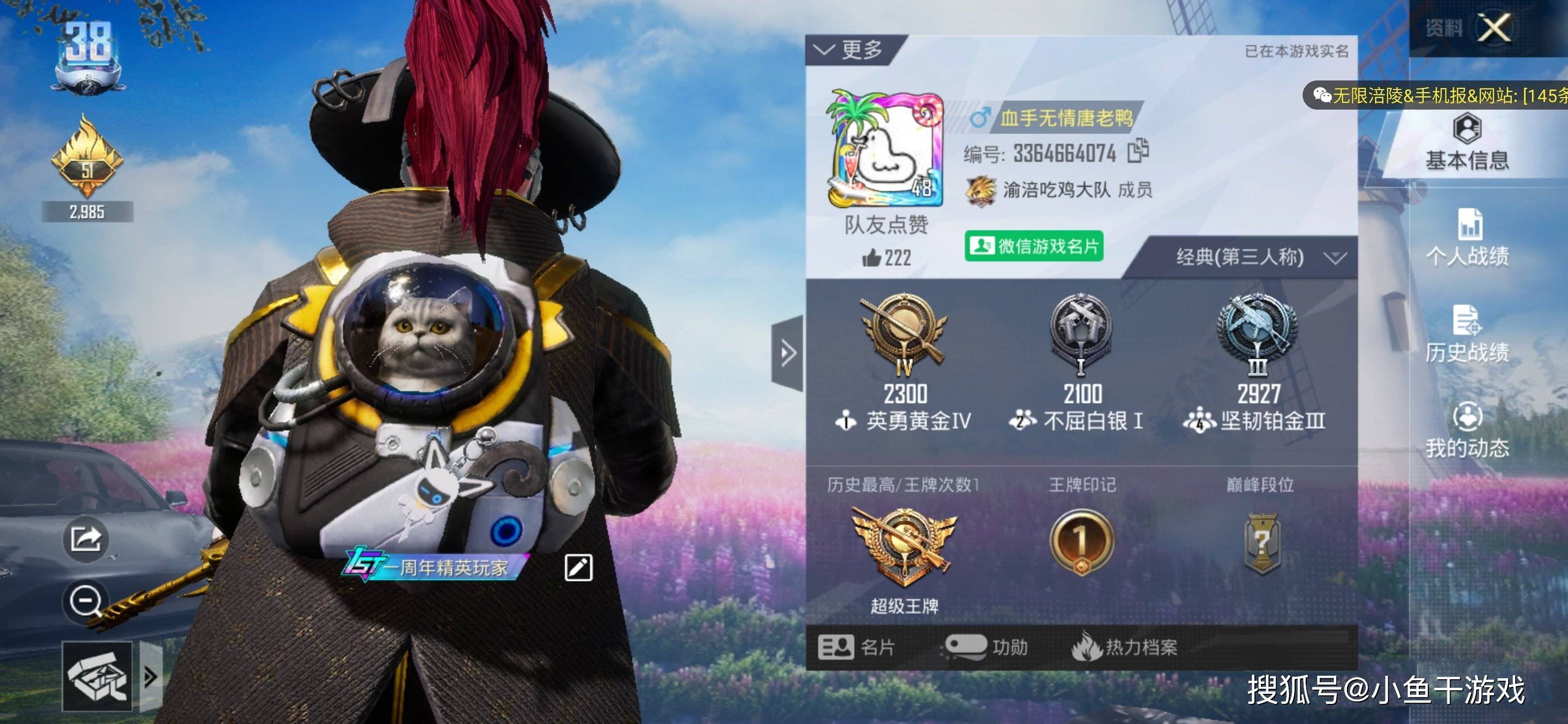The height and width of the screenshot is (724, 1568).
Task: Collapse the panel with the side arrow
Action: click(x=788, y=353)
